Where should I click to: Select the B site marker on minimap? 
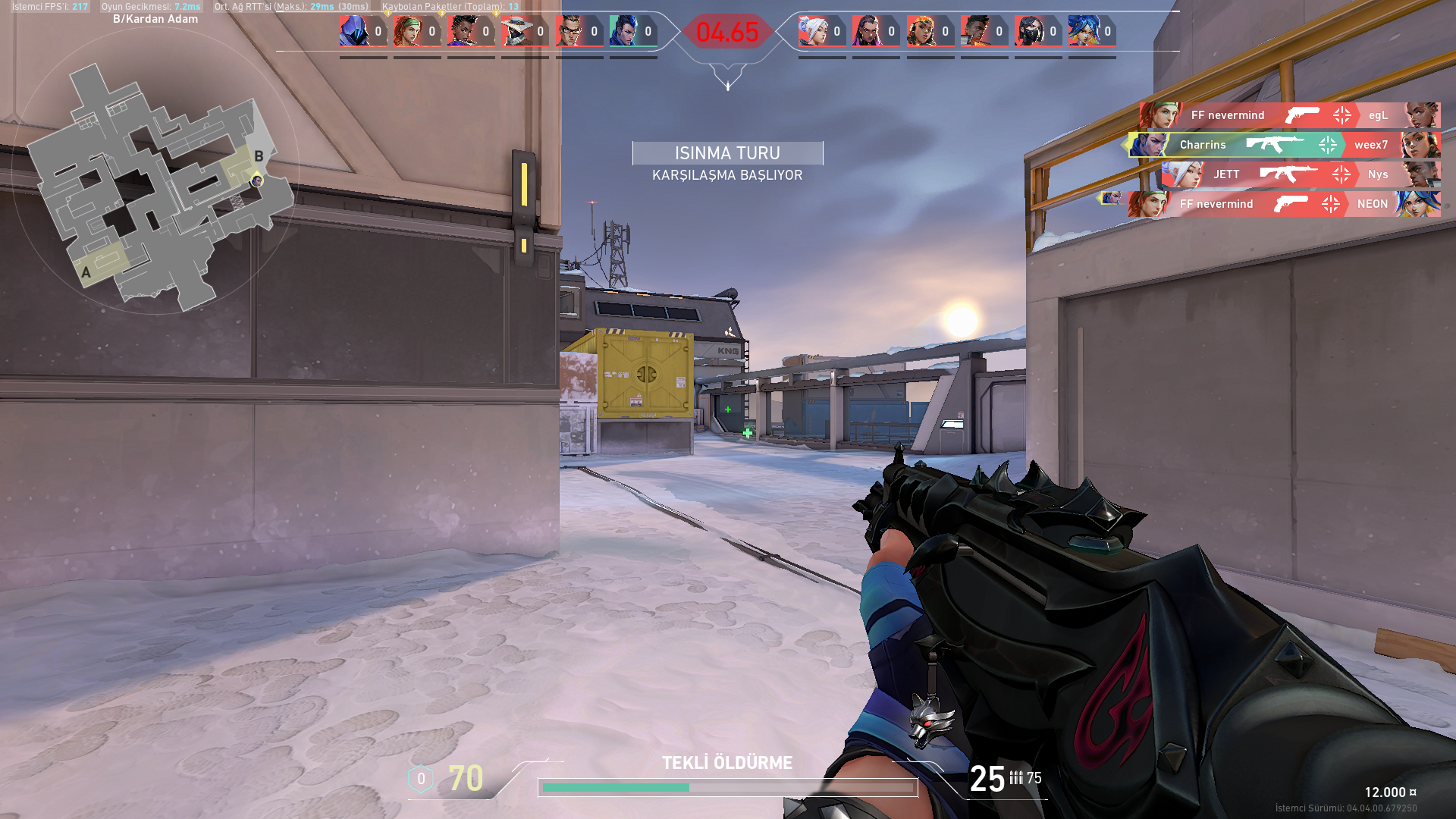[259, 156]
